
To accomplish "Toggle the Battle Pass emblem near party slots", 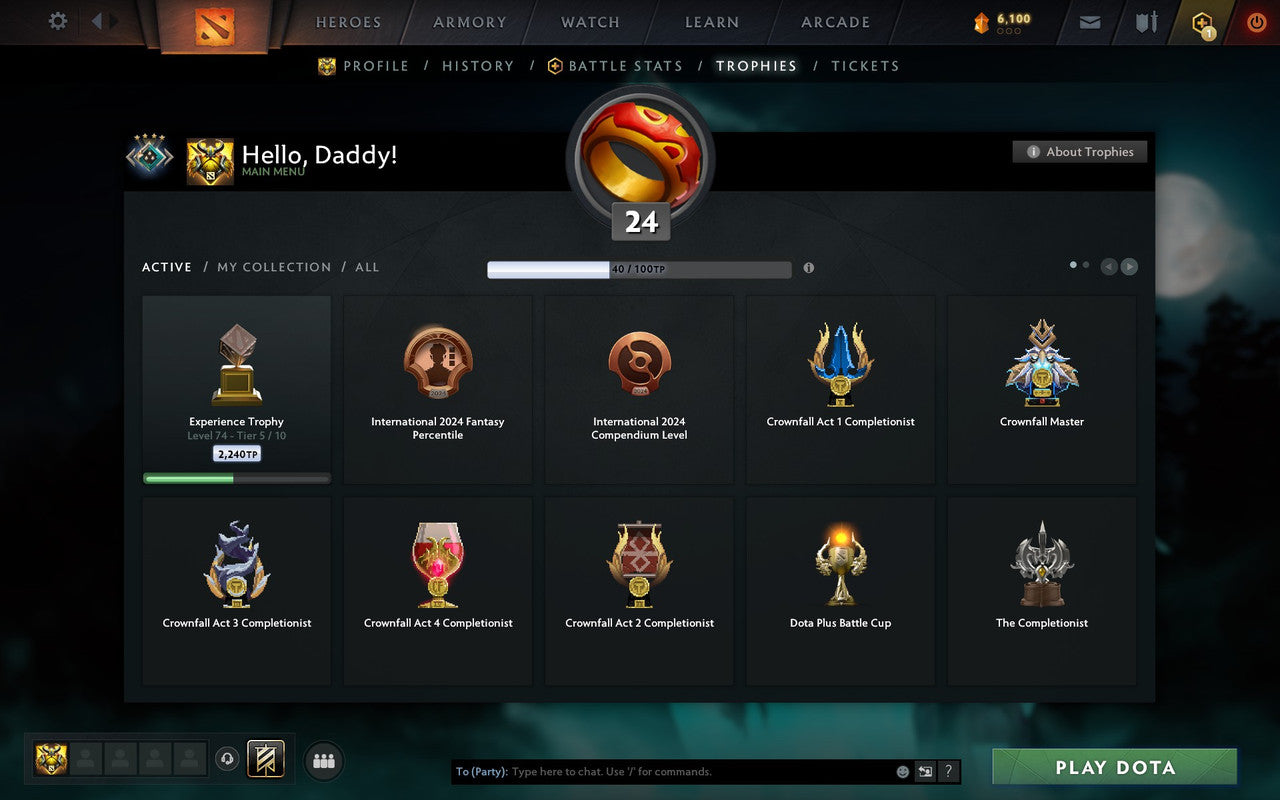I will [266, 760].
